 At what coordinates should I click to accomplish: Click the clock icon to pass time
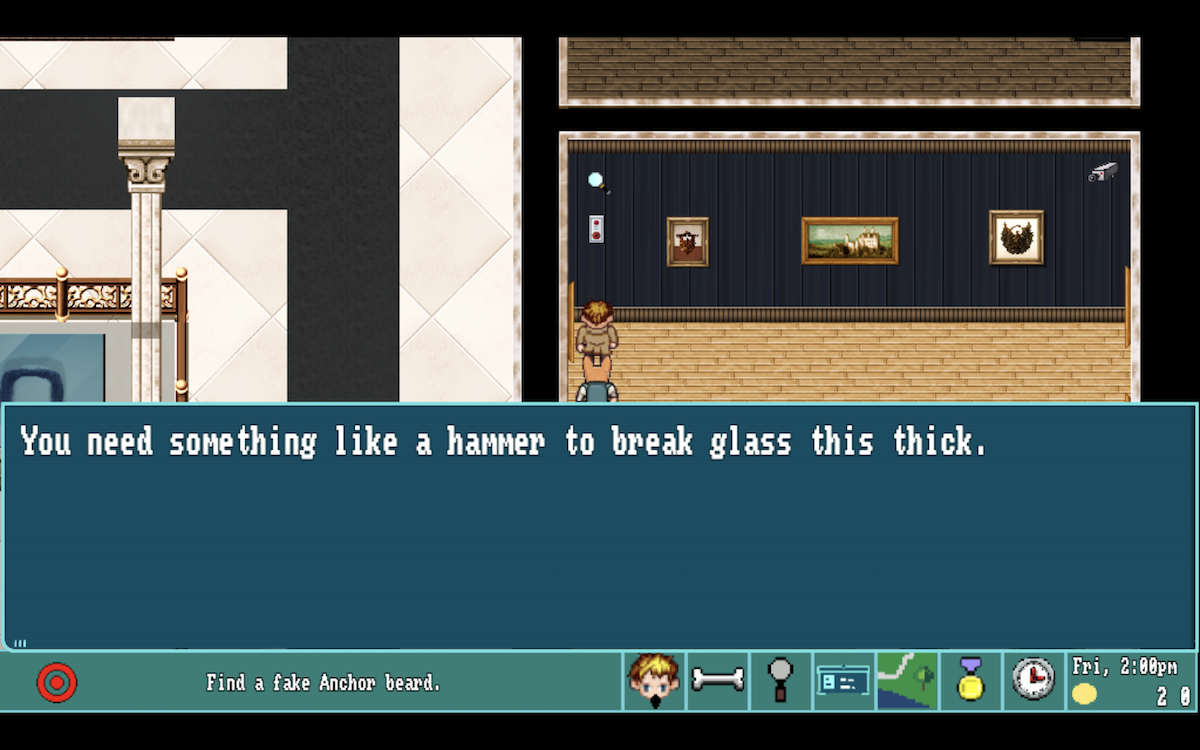click(1033, 681)
